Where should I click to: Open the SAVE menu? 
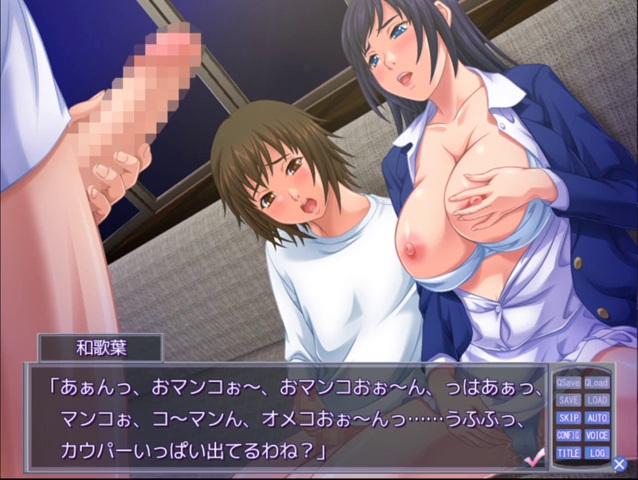568,400
